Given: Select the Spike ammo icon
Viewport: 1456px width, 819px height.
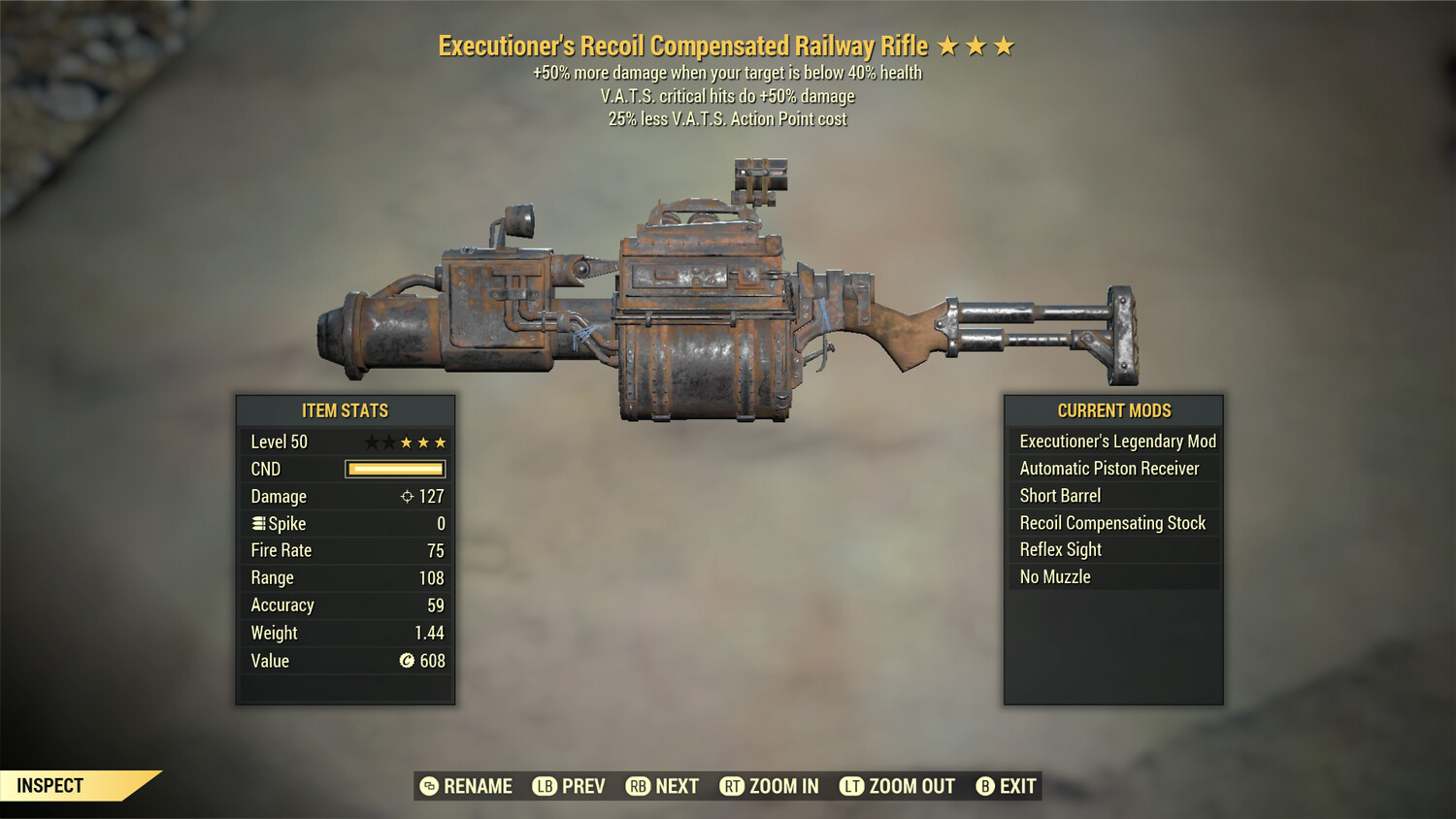Looking at the screenshot, I should (257, 523).
